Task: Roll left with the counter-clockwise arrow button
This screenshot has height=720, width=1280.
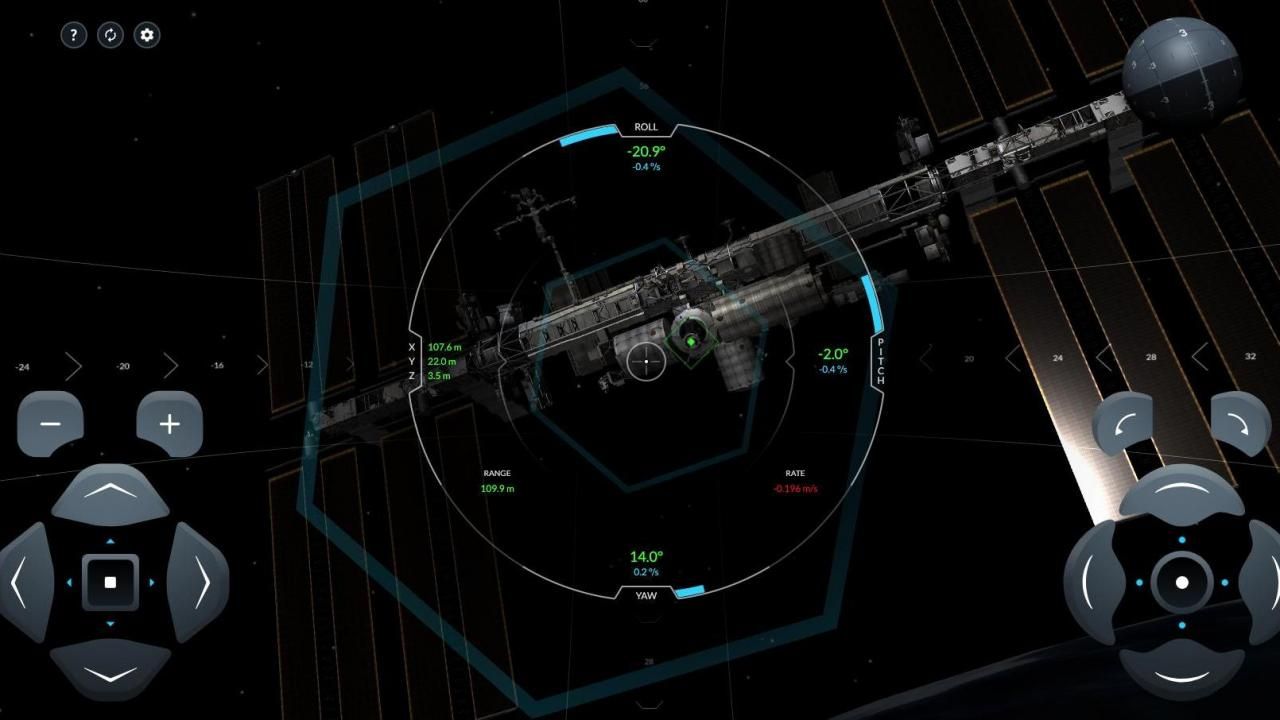Action: 1123,424
